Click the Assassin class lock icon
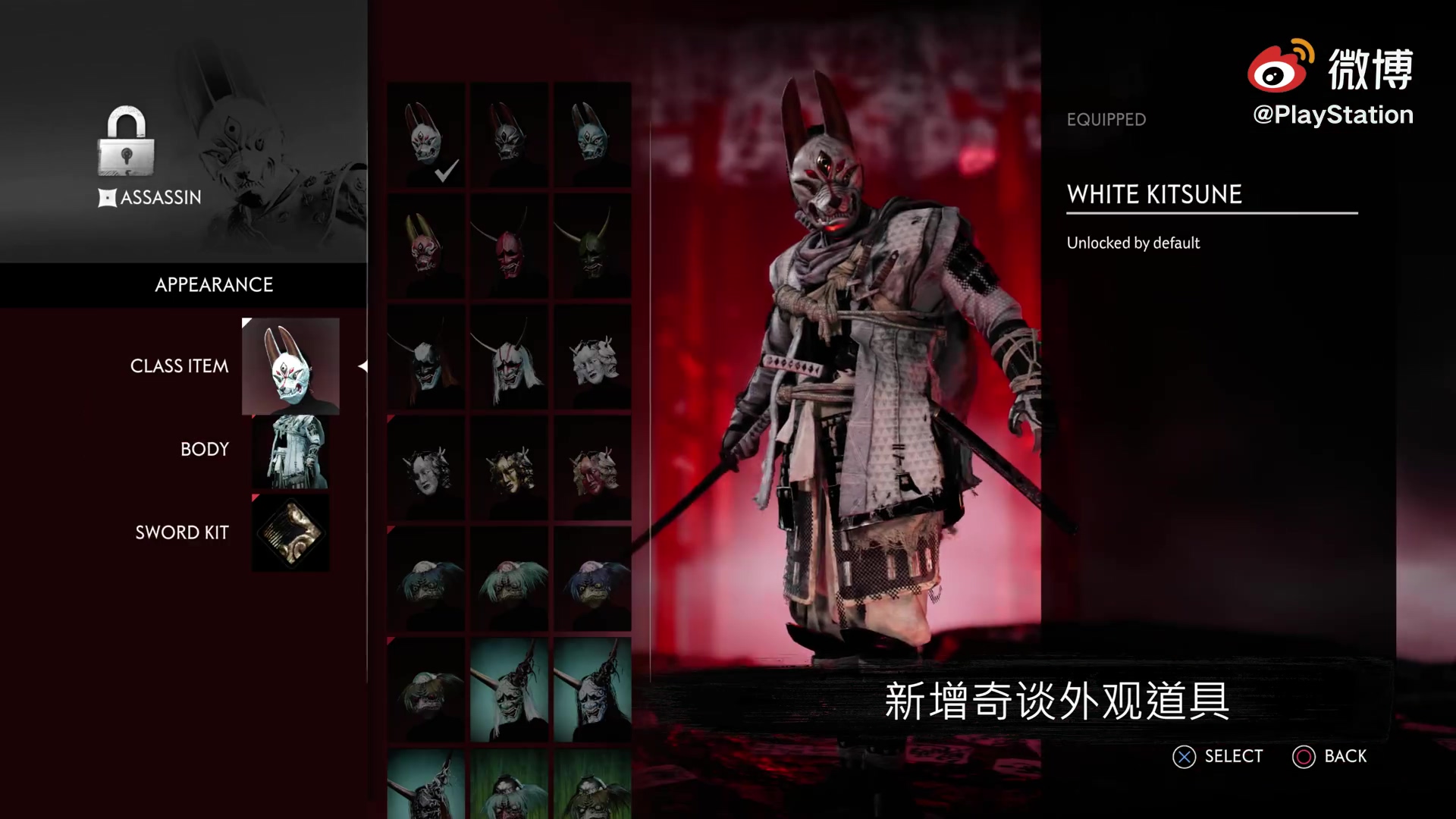This screenshot has height=819, width=1456. [x=126, y=142]
